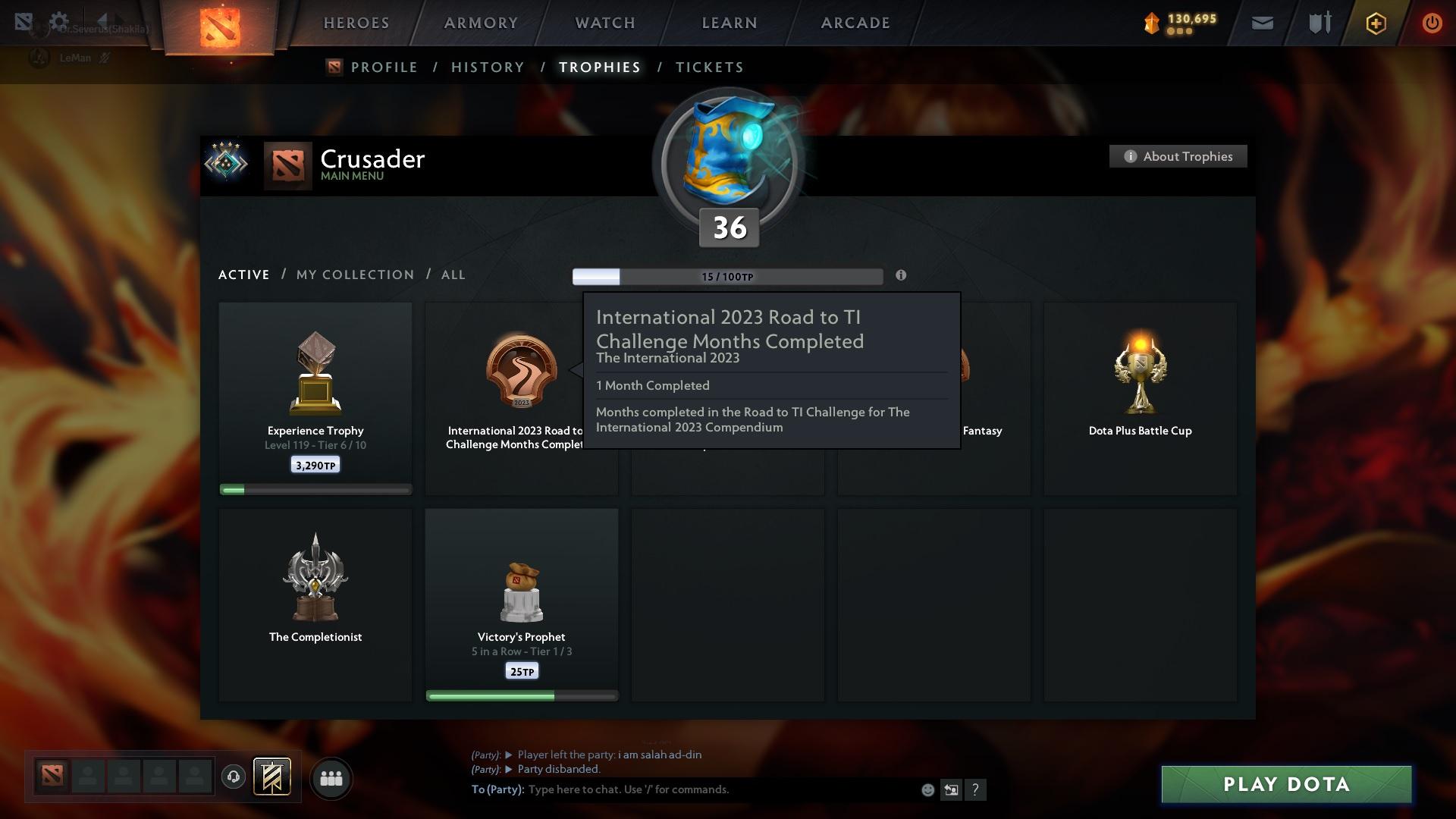Open the Armory shield and sword icon

point(1319,23)
